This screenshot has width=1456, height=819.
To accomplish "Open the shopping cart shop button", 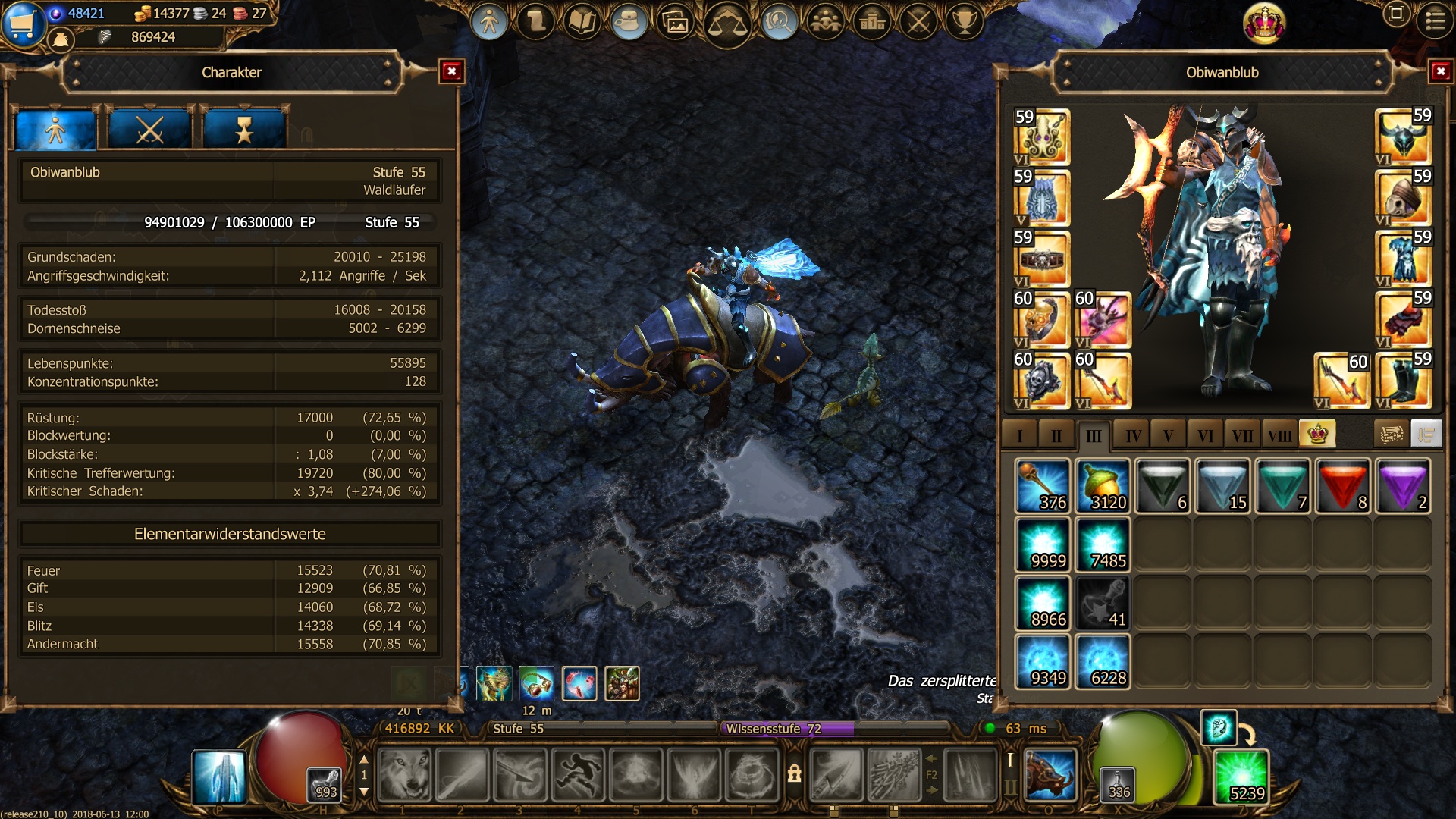I will [x=23, y=23].
